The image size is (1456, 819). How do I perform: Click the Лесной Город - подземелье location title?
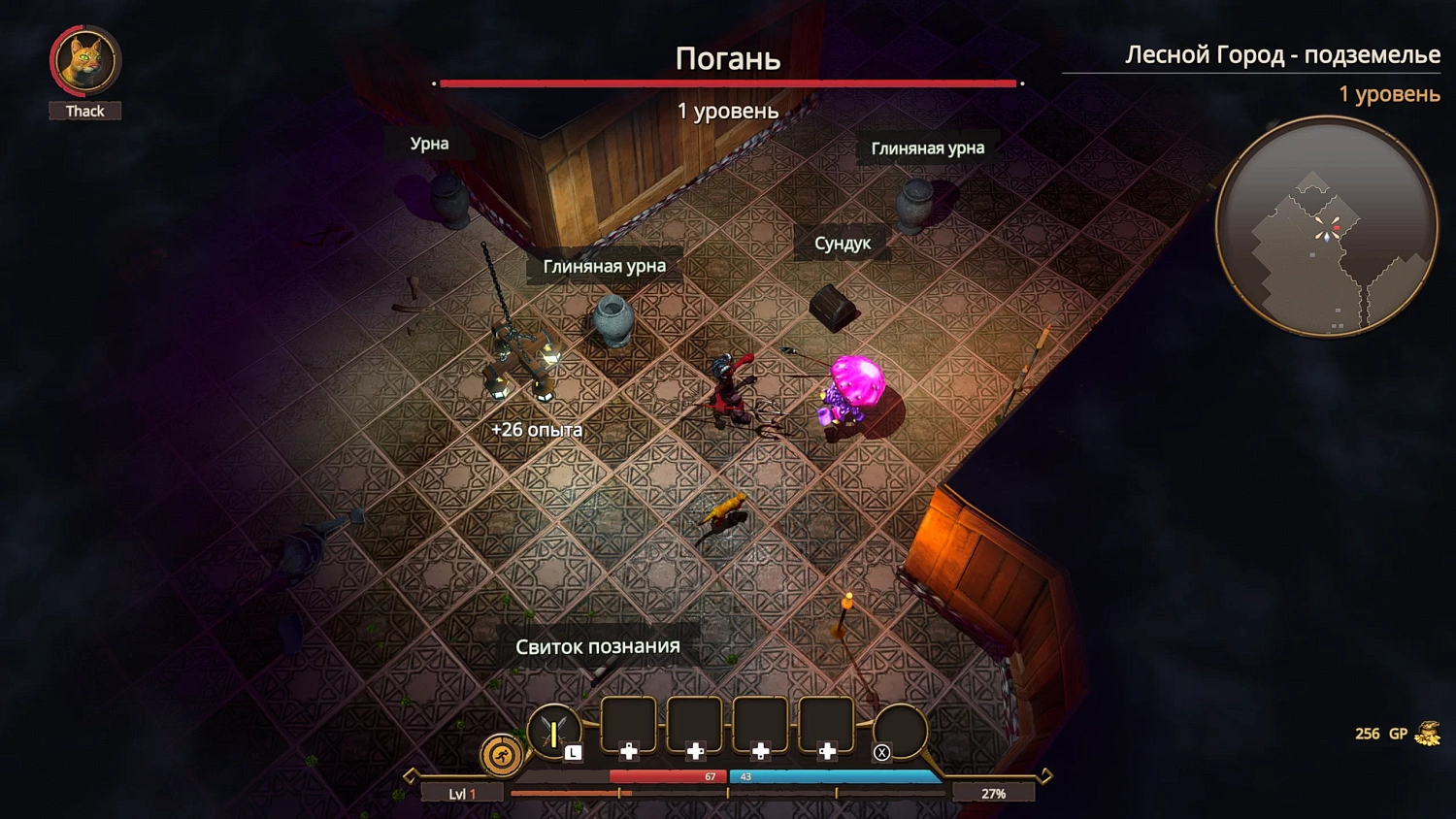click(x=1283, y=55)
